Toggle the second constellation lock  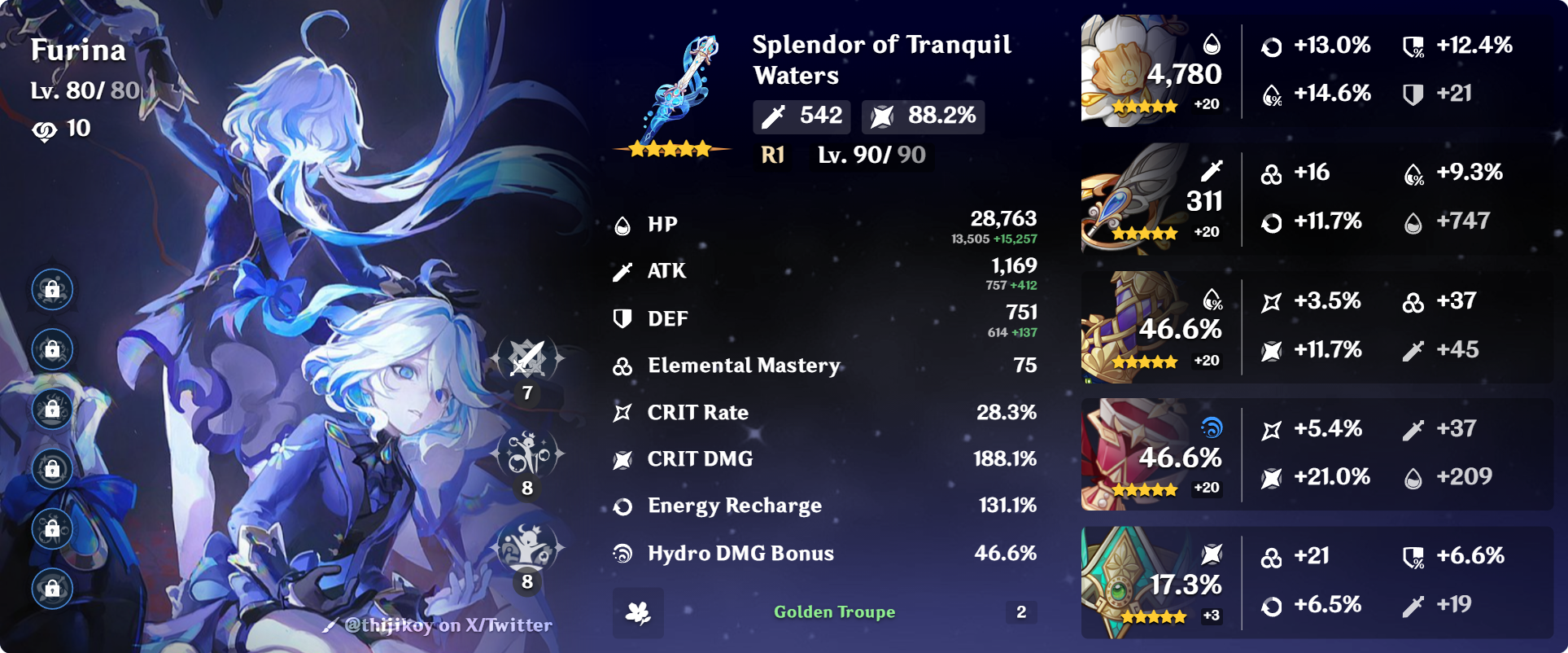click(x=51, y=350)
